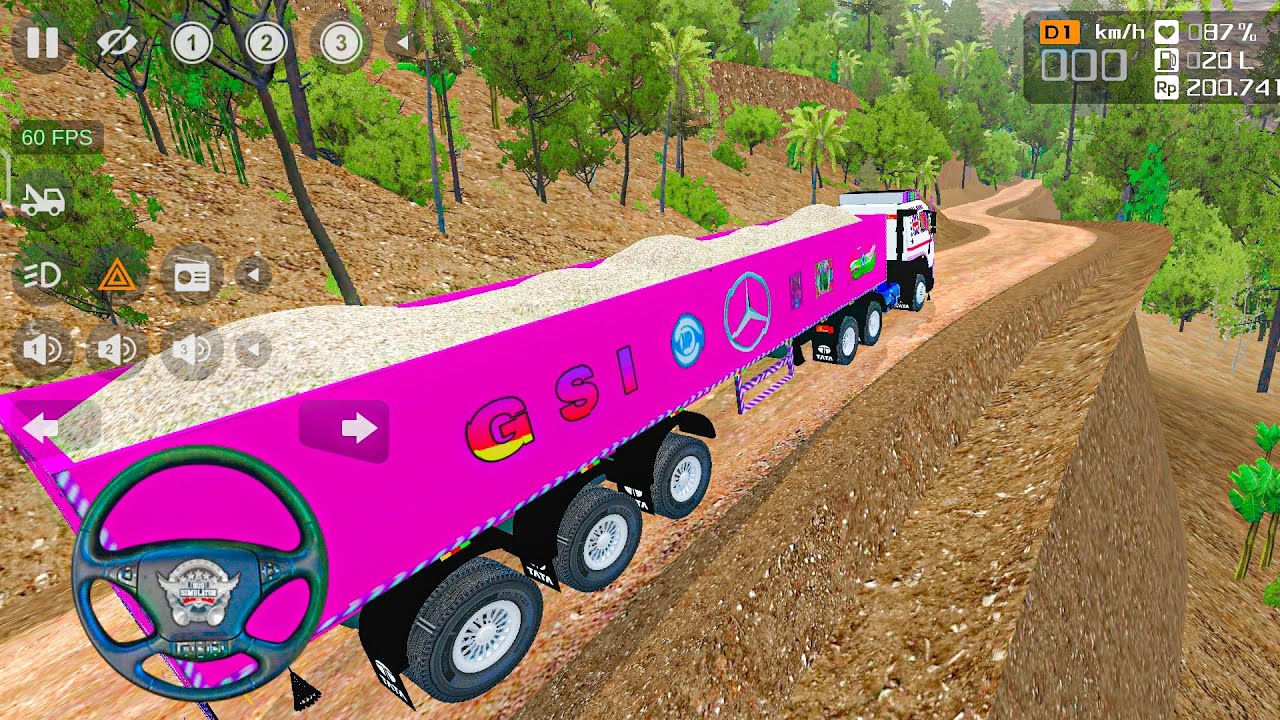Hide the HUD with the eye icon
This screenshot has height=720, width=1280.
point(117,43)
